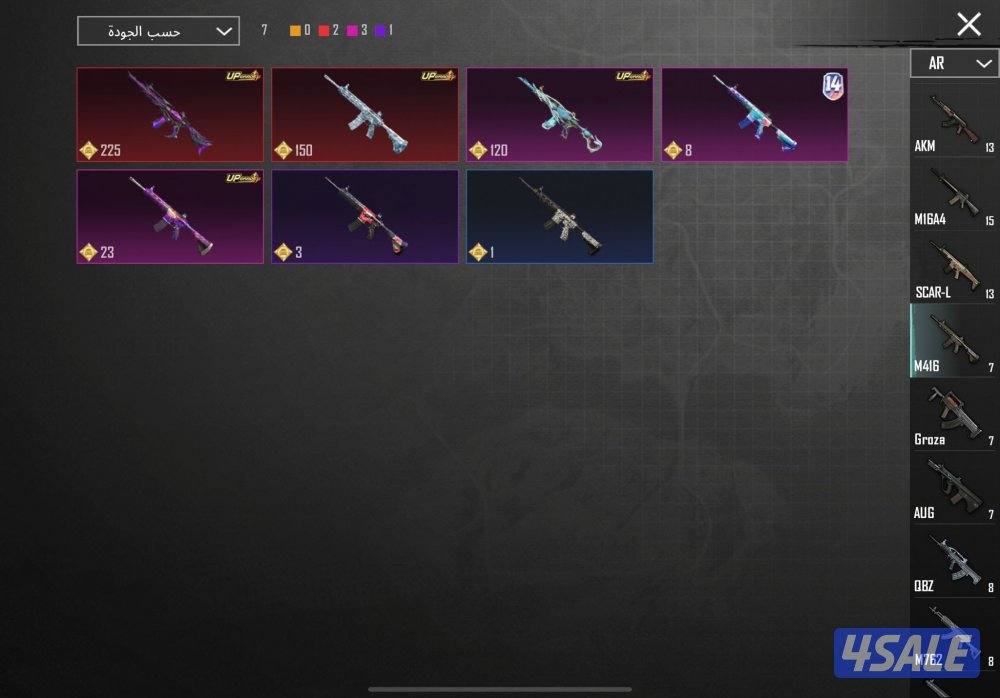Switch to the QBZ weapon entry

coord(953,562)
